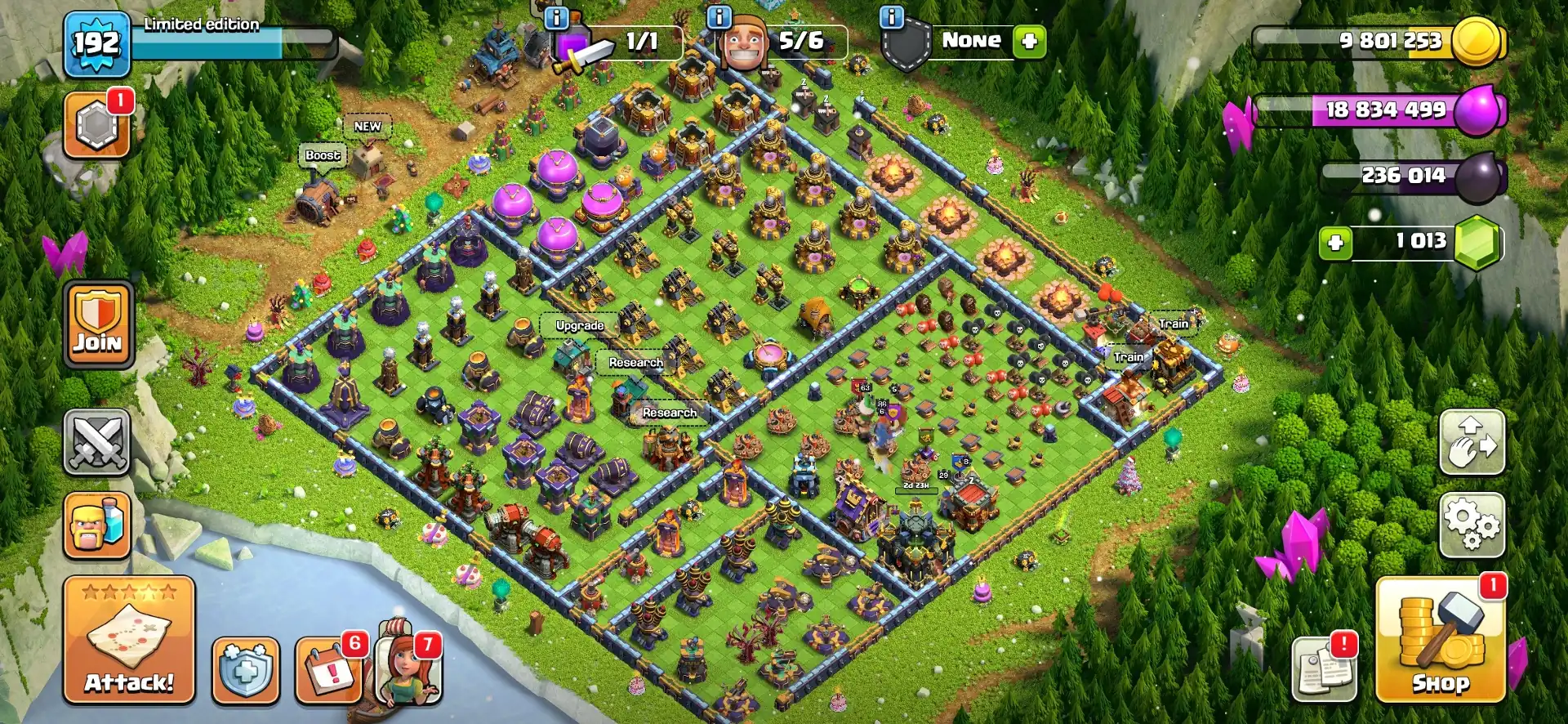
Task: Activate the Boost label on the building
Action: [321, 154]
